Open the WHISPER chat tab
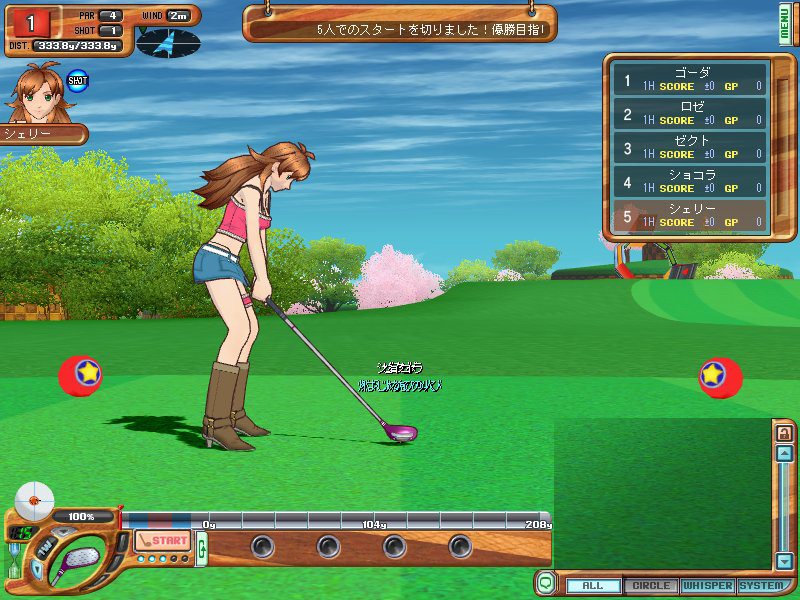The width and height of the screenshot is (800, 600). click(708, 585)
